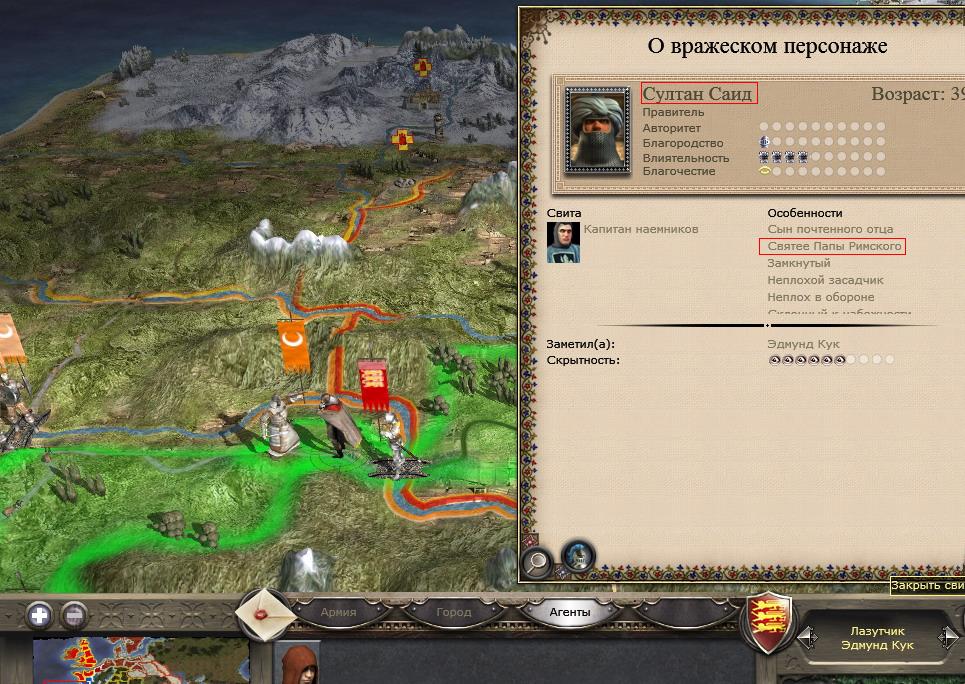Select the Капитан наемников retinue portrait
The image size is (965, 684).
coord(563,242)
